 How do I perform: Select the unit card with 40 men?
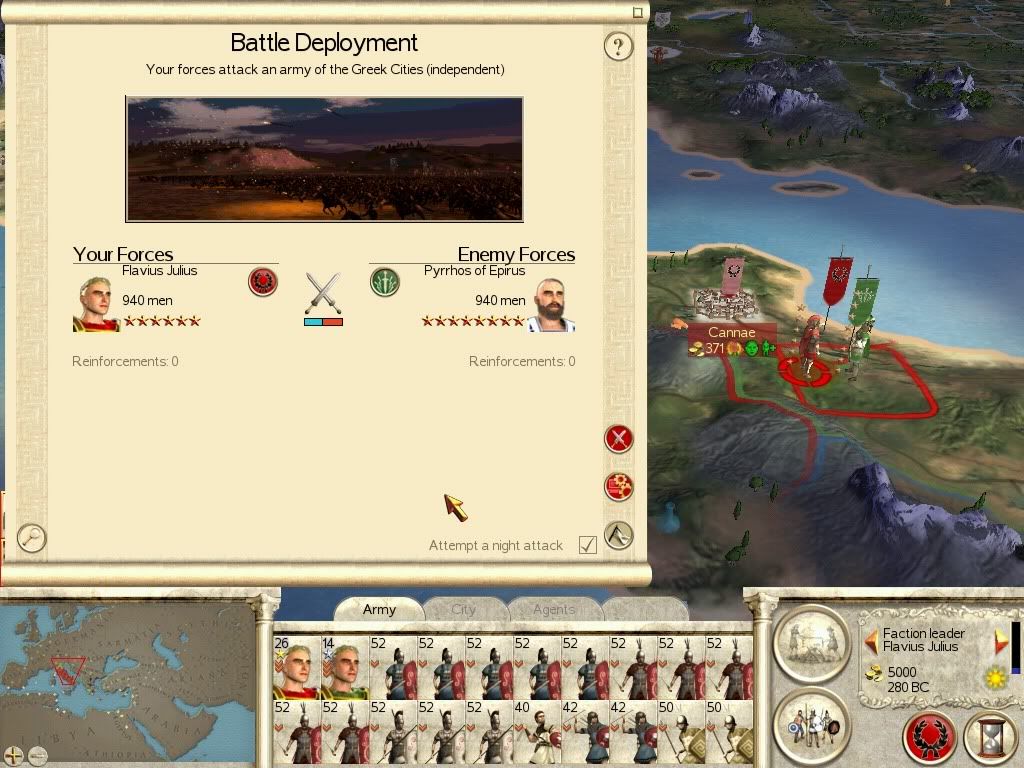tap(537, 733)
